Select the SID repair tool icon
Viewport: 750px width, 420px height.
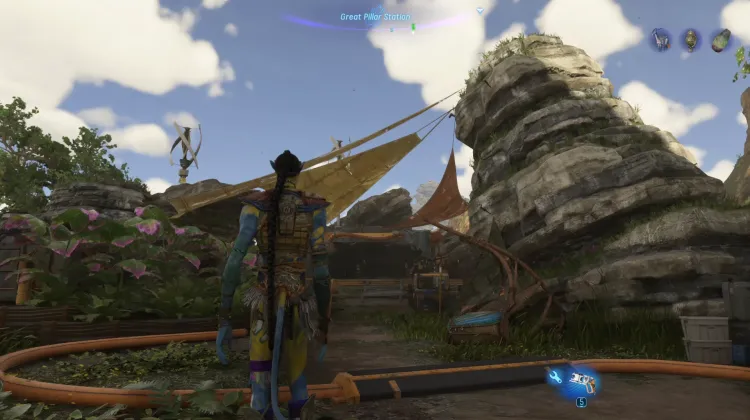click(573, 380)
